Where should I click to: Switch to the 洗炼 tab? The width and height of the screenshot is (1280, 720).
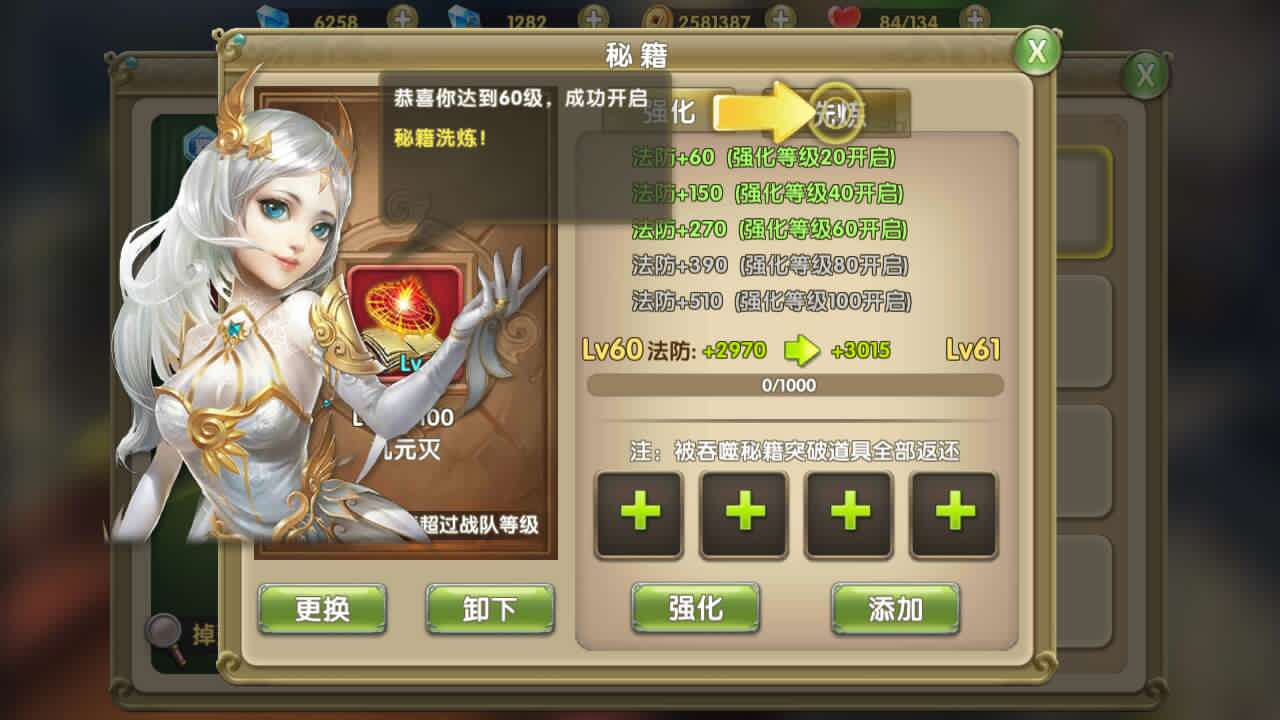(x=838, y=110)
